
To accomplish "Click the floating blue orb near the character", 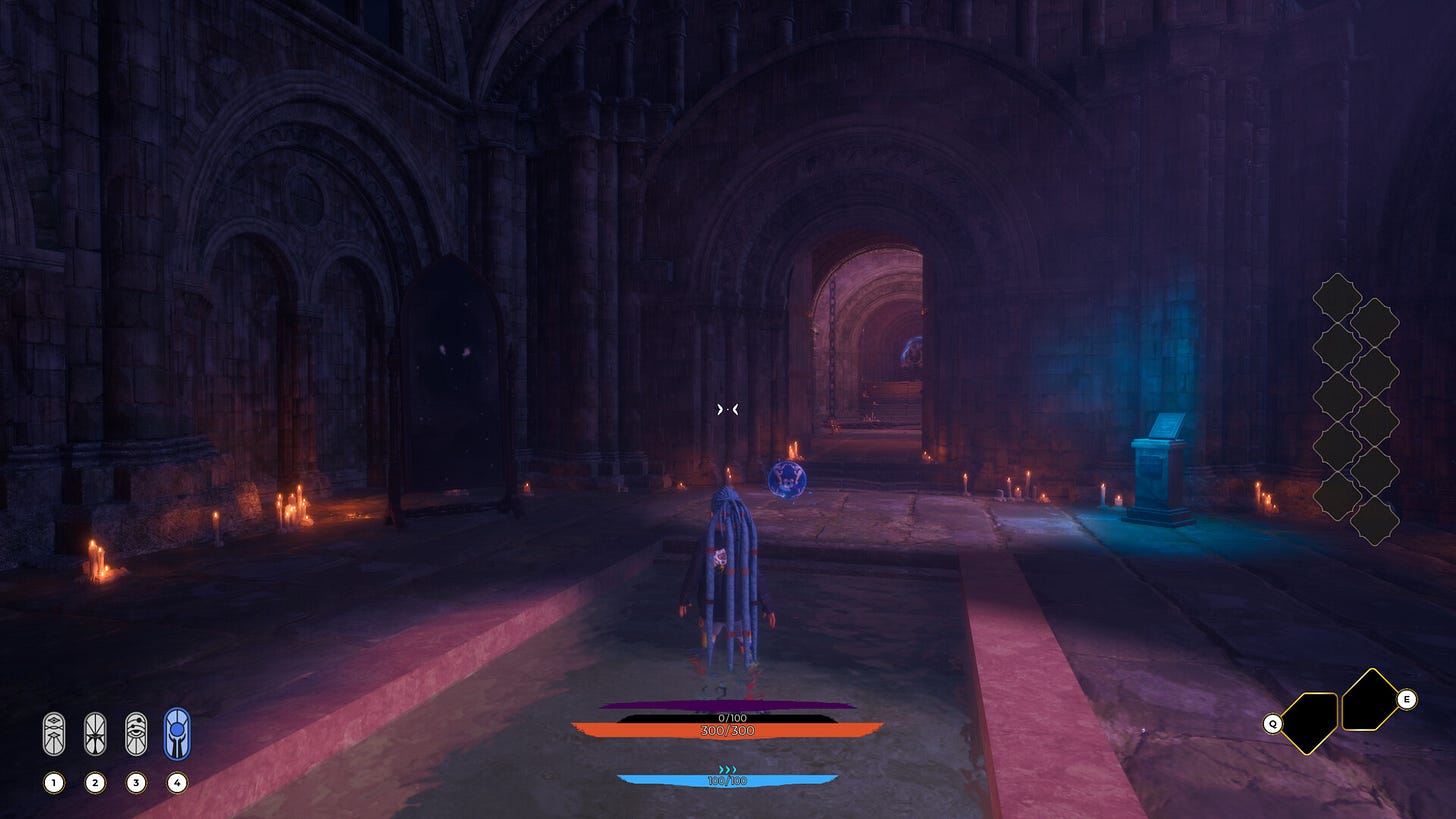I will tap(789, 479).
